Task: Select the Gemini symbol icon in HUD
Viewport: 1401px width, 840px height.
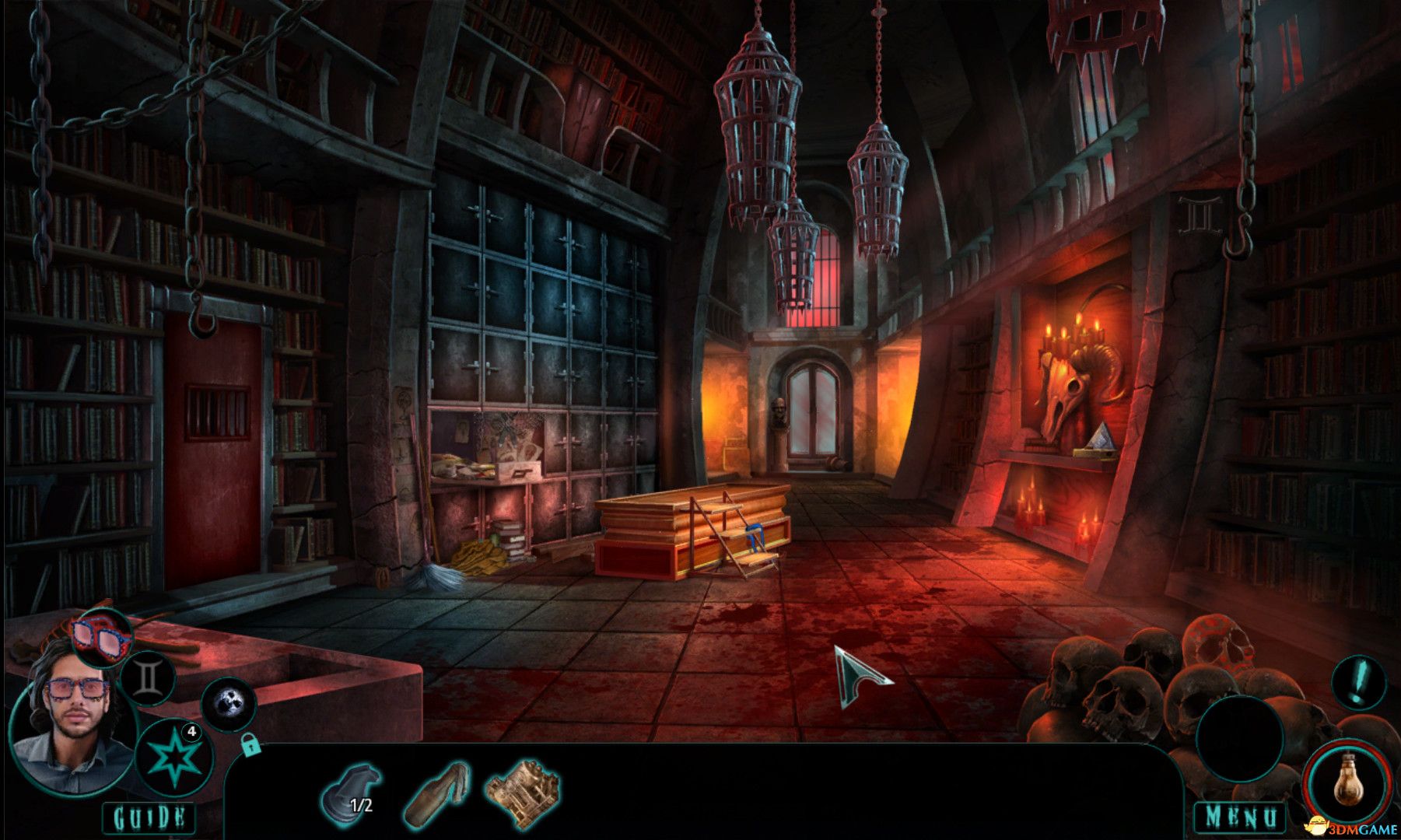Action: pyautogui.click(x=147, y=677)
